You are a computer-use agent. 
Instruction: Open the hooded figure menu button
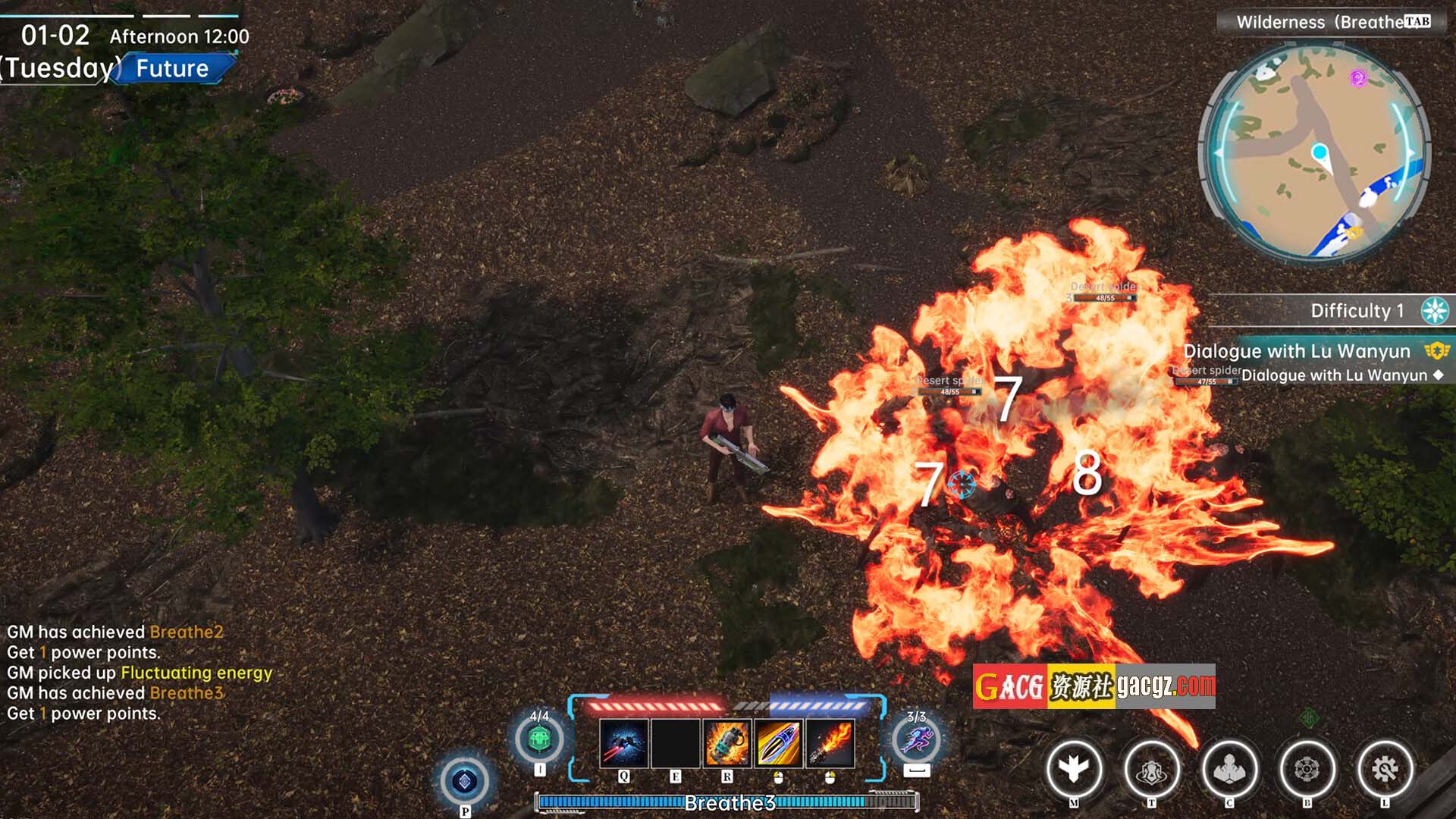point(1151,769)
